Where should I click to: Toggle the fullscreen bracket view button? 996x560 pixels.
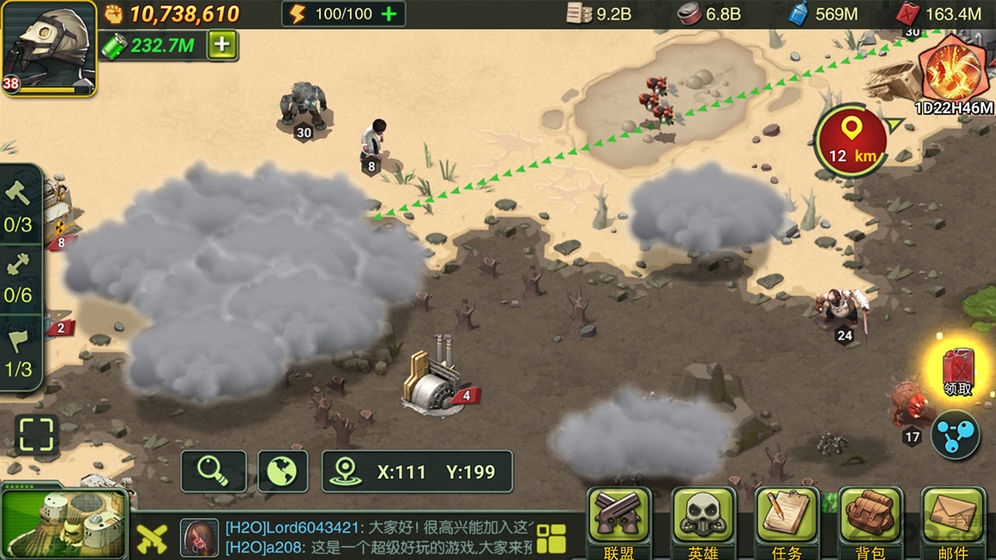37,437
